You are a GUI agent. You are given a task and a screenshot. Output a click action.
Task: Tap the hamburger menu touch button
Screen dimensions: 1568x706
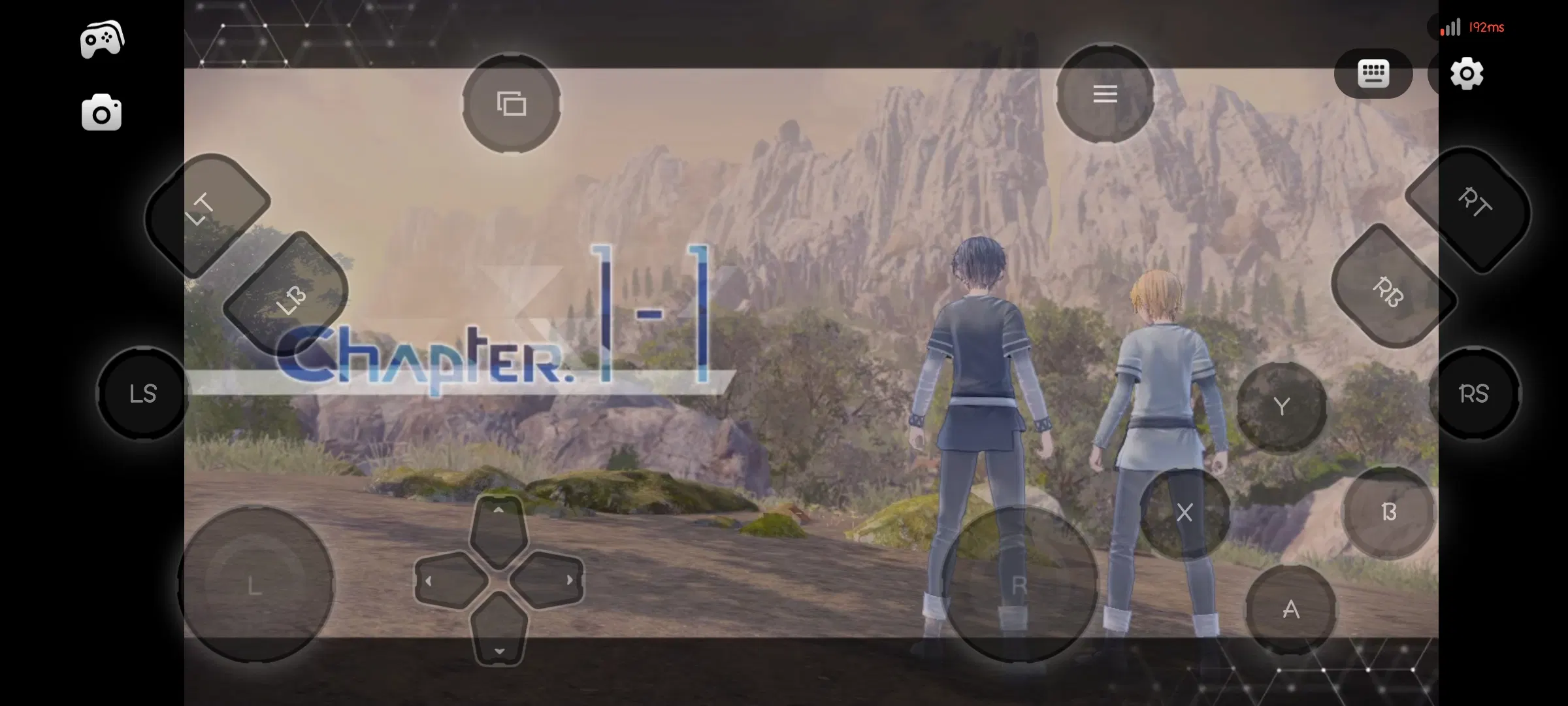(1105, 94)
